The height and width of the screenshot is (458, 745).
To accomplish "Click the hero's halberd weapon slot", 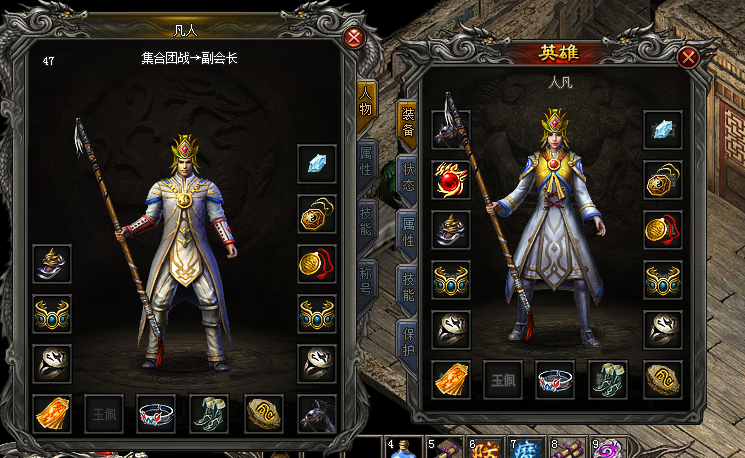I will pos(450,129).
